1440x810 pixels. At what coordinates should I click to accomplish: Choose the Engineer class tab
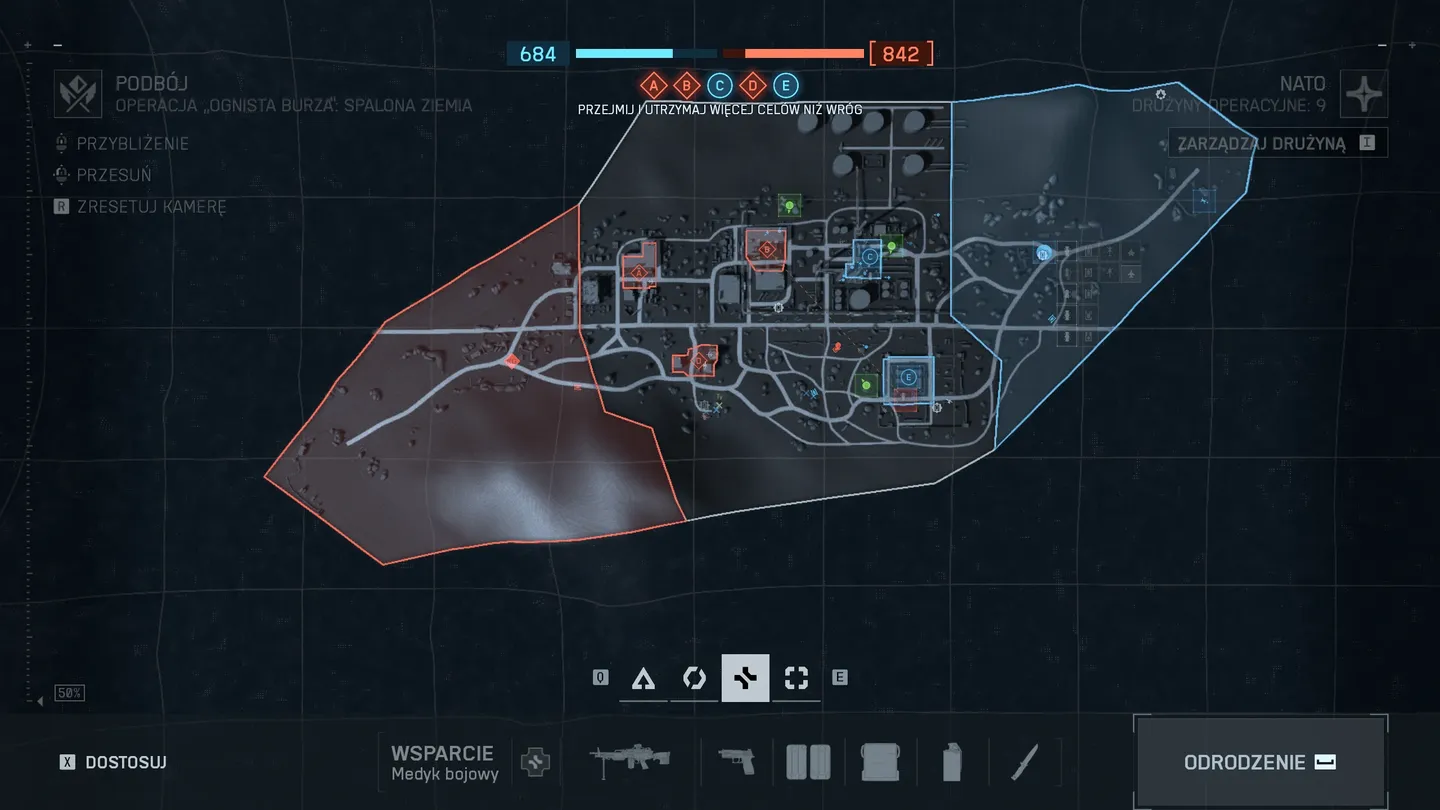(694, 679)
